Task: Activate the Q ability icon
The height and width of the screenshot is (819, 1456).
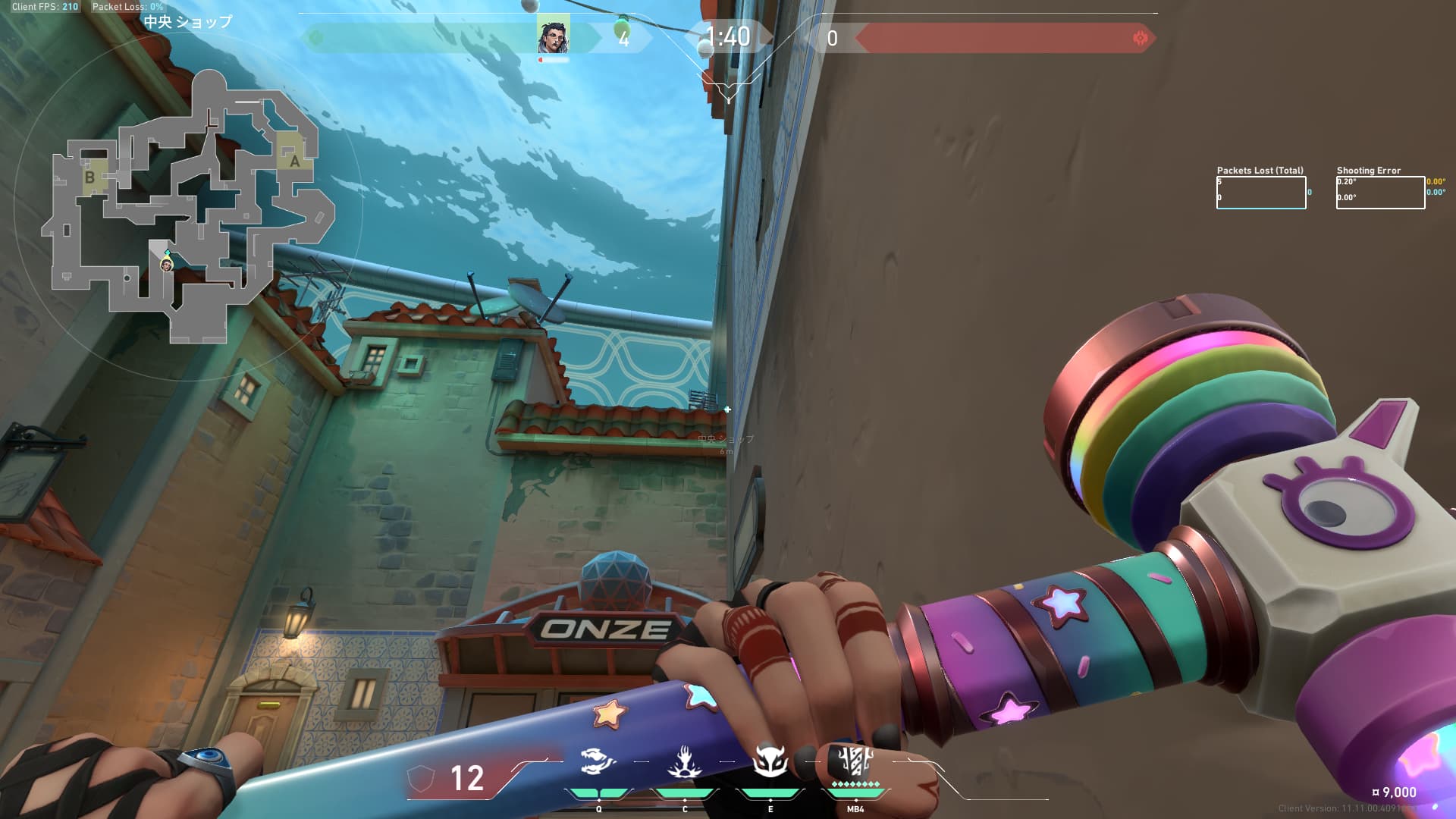Action: click(x=598, y=762)
